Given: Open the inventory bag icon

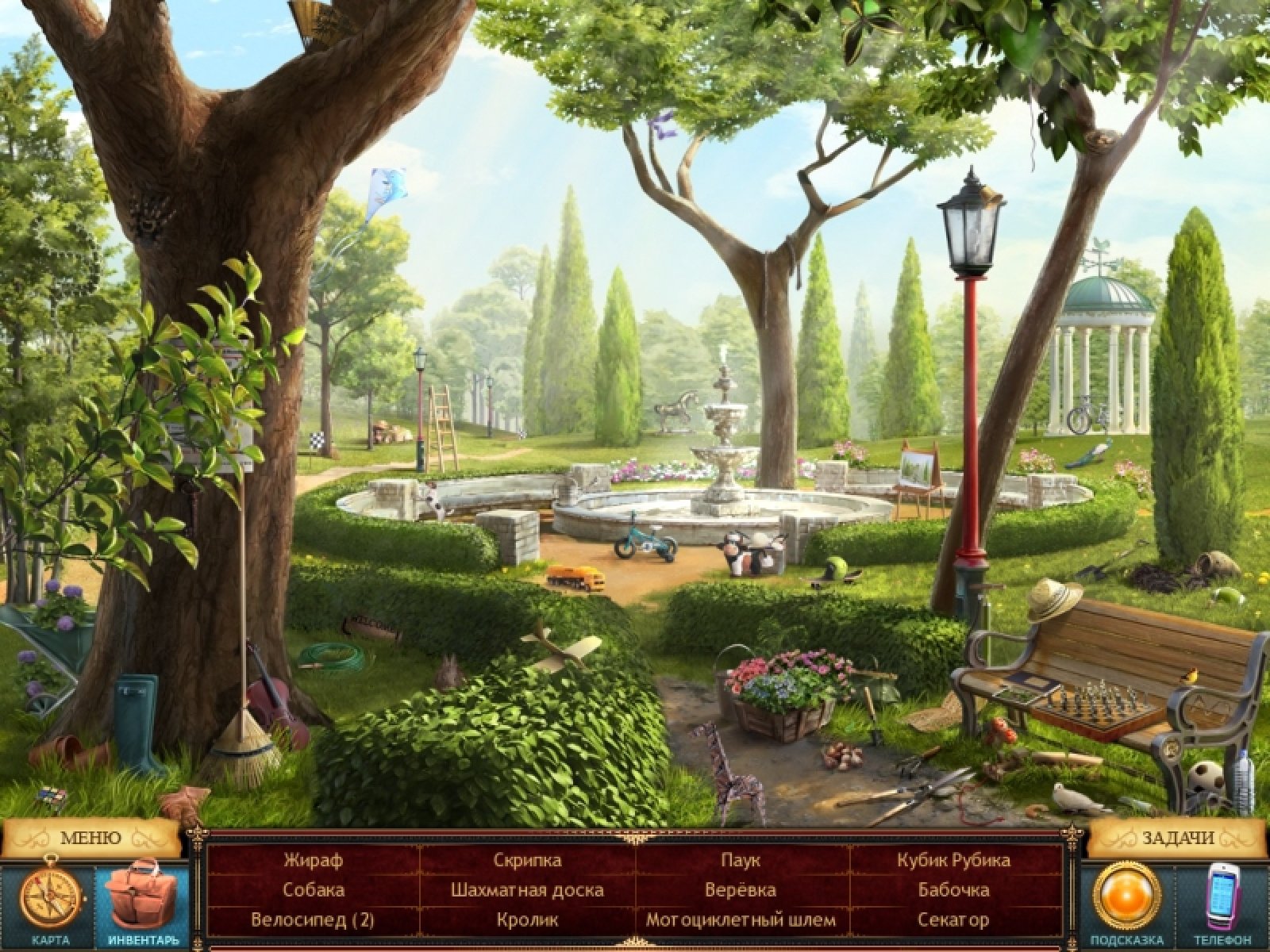Looking at the screenshot, I should (141, 895).
